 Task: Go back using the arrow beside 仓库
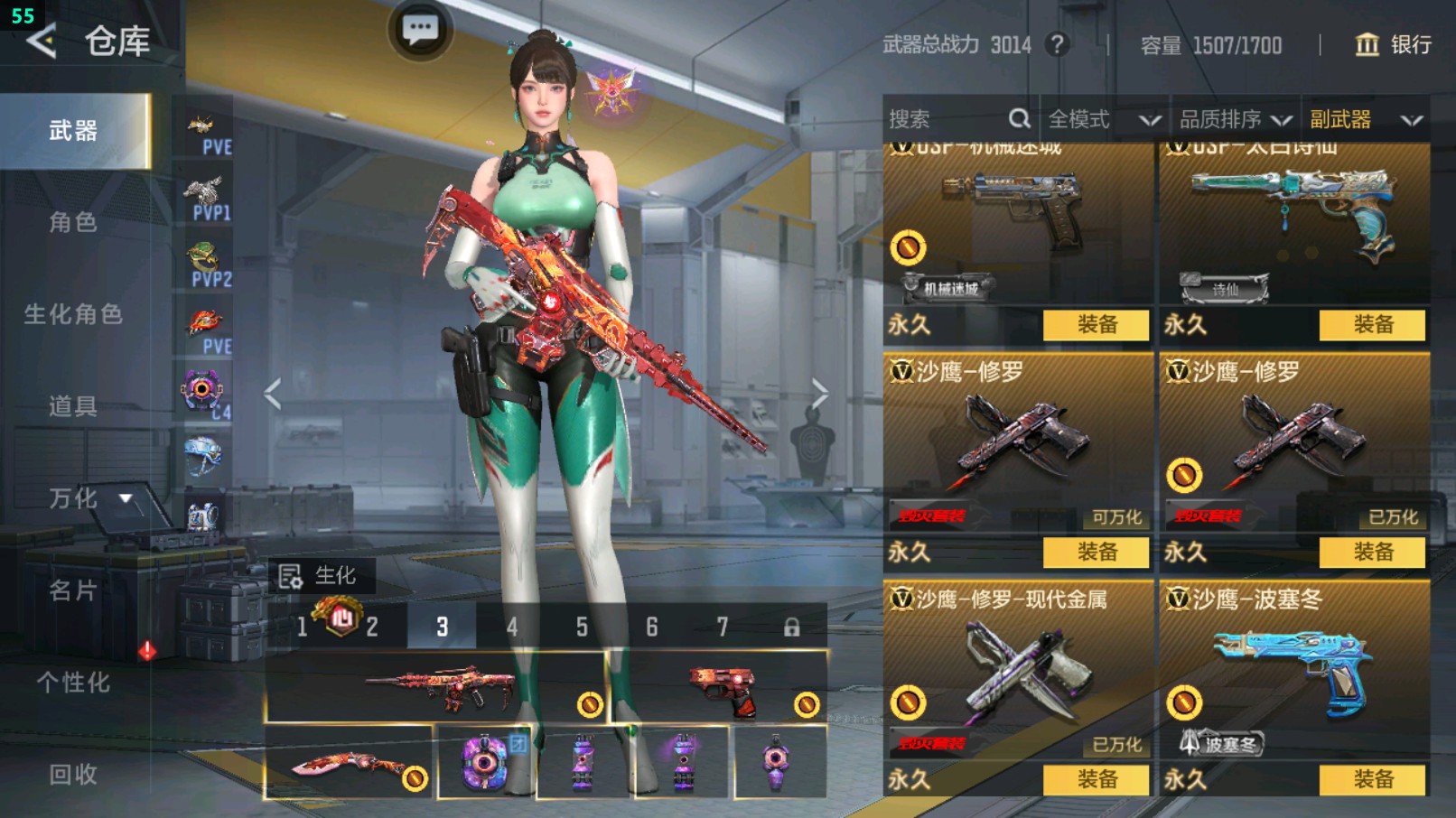(41, 41)
